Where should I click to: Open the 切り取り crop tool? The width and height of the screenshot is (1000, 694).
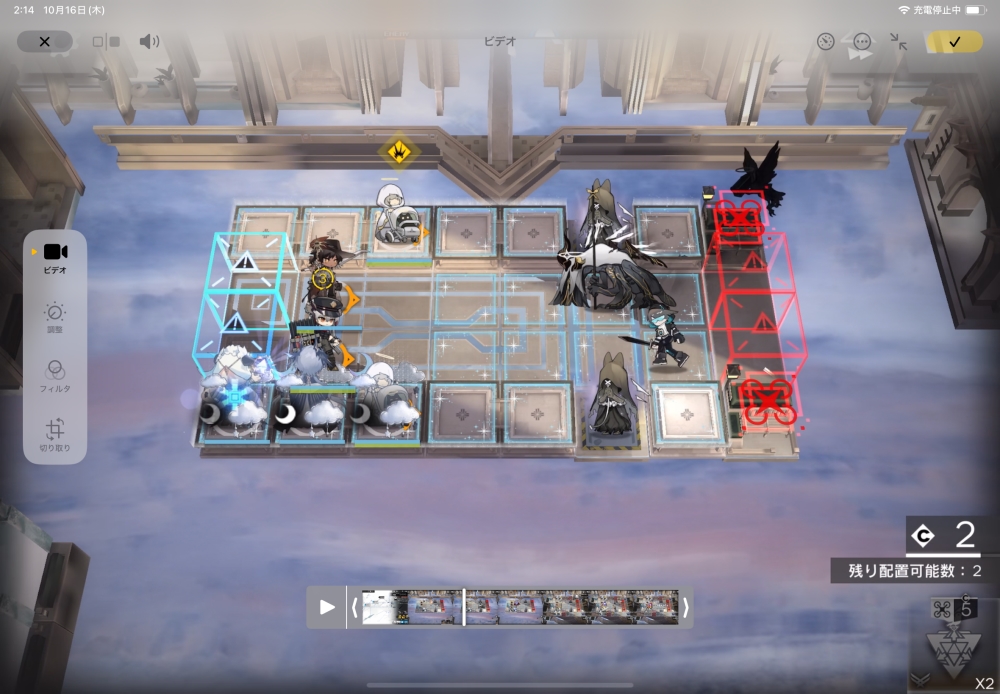55,432
